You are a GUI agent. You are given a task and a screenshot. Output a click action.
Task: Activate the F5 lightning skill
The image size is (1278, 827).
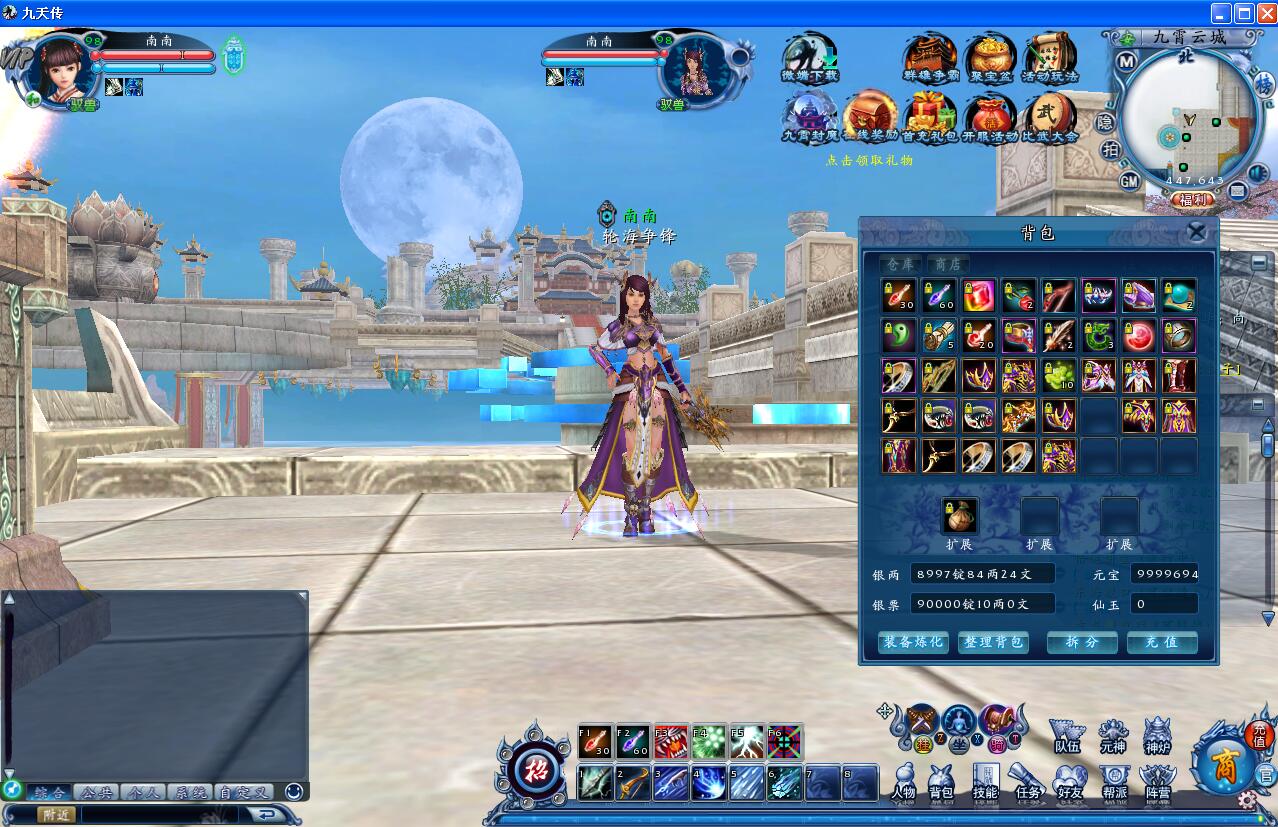[747, 742]
